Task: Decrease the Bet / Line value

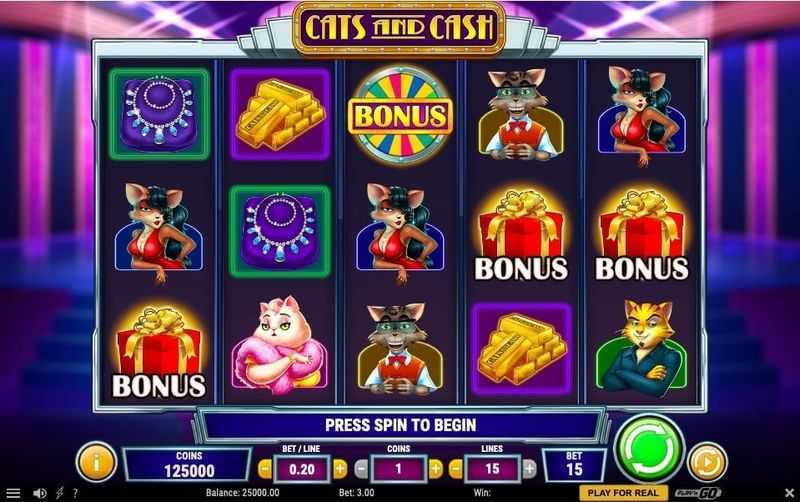Action: pos(265,466)
